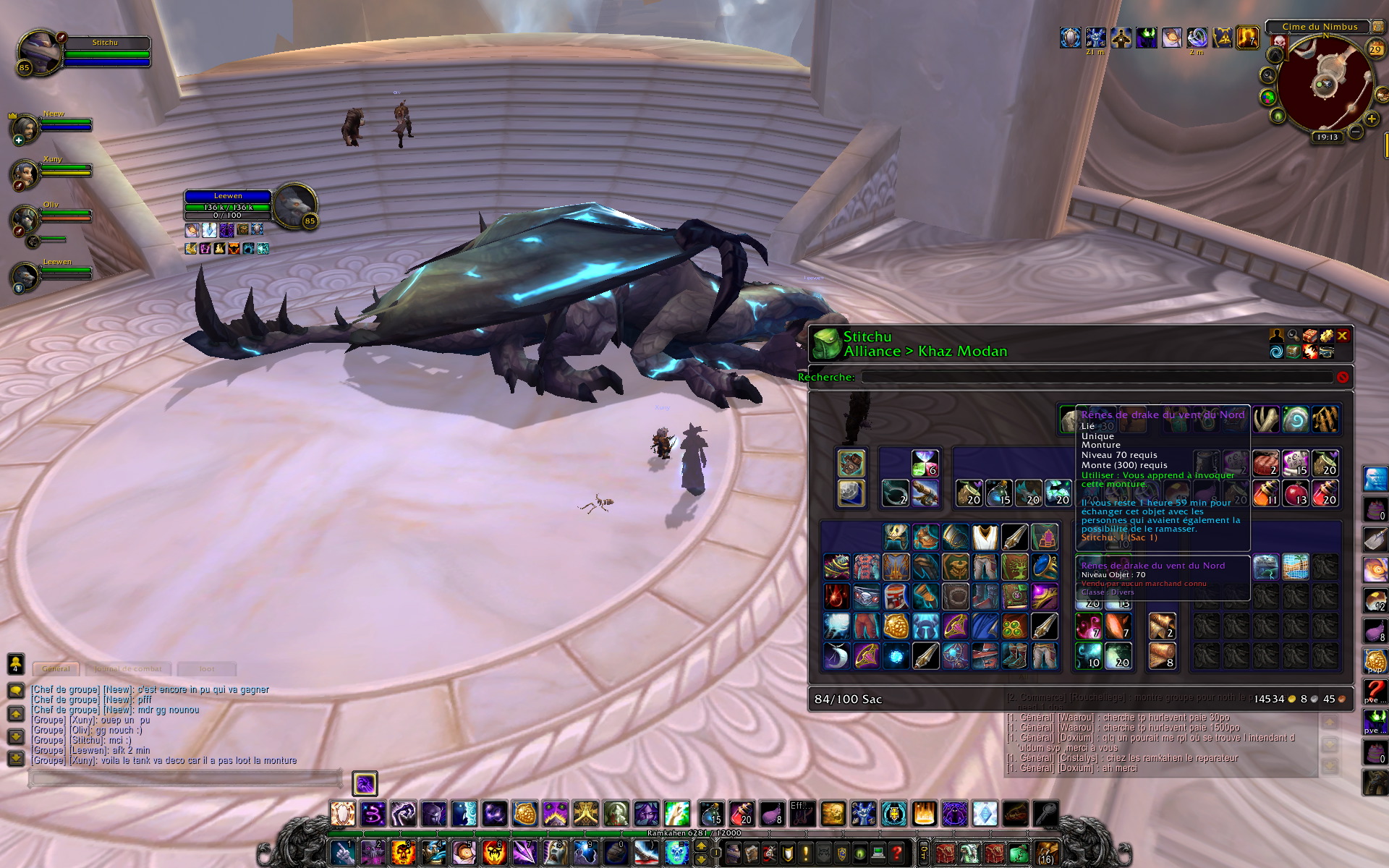The height and width of the screenshot is (868, 1389).
Task: Click the Recherche search field in bag
Action: (x=1096, y=377)
